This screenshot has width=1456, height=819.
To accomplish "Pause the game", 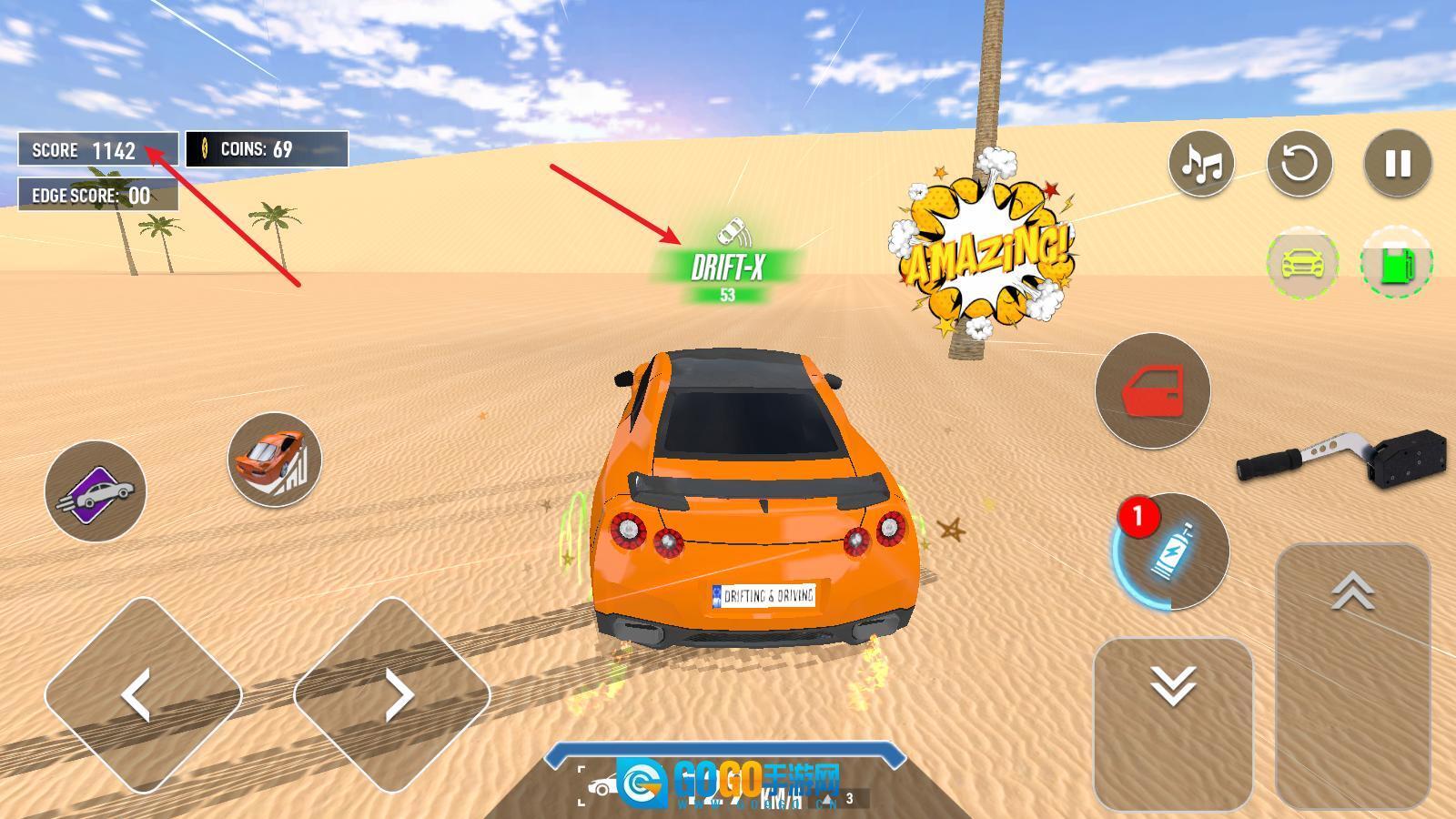I will point(1398,164).
